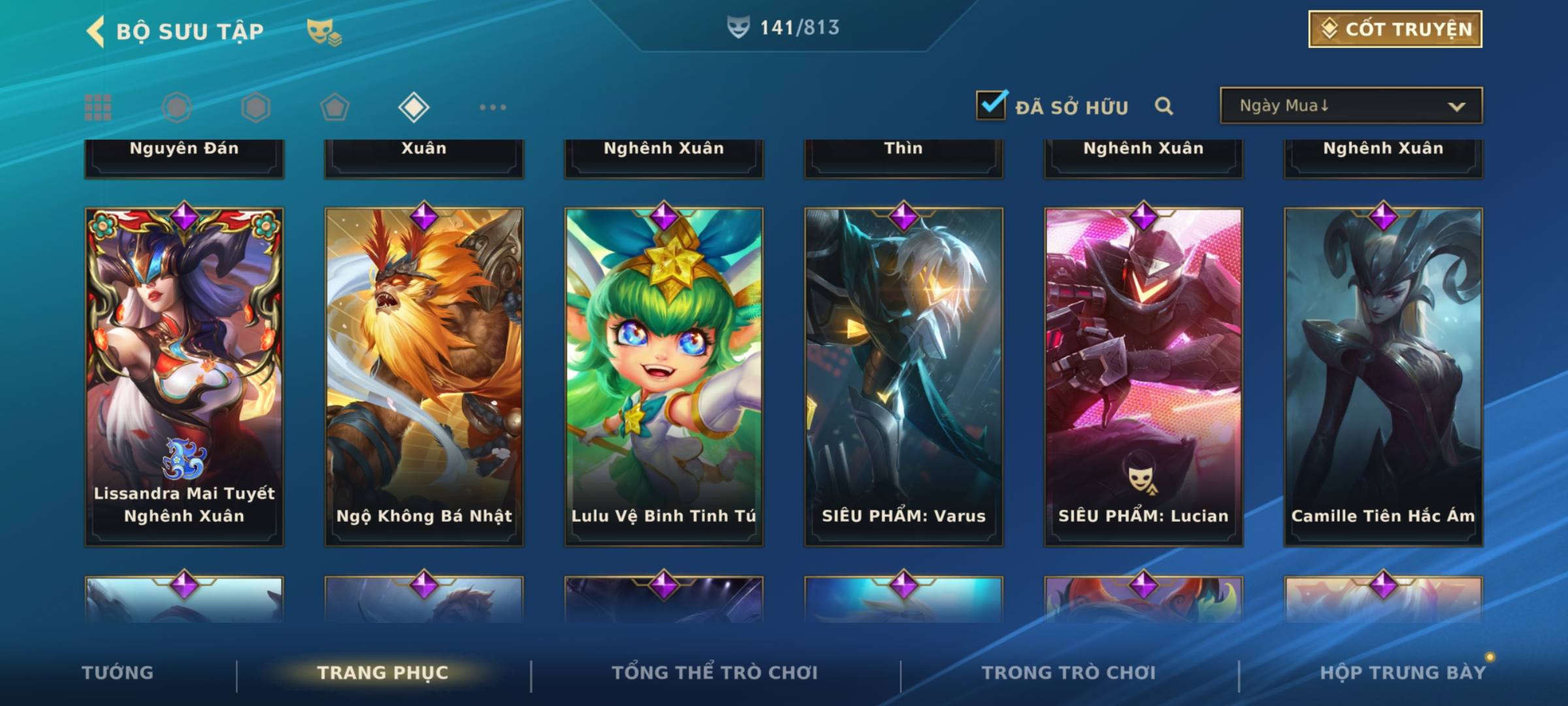Switch to the Trang Phục tab
The image size is (1568, 706).
tap(383, 673)
